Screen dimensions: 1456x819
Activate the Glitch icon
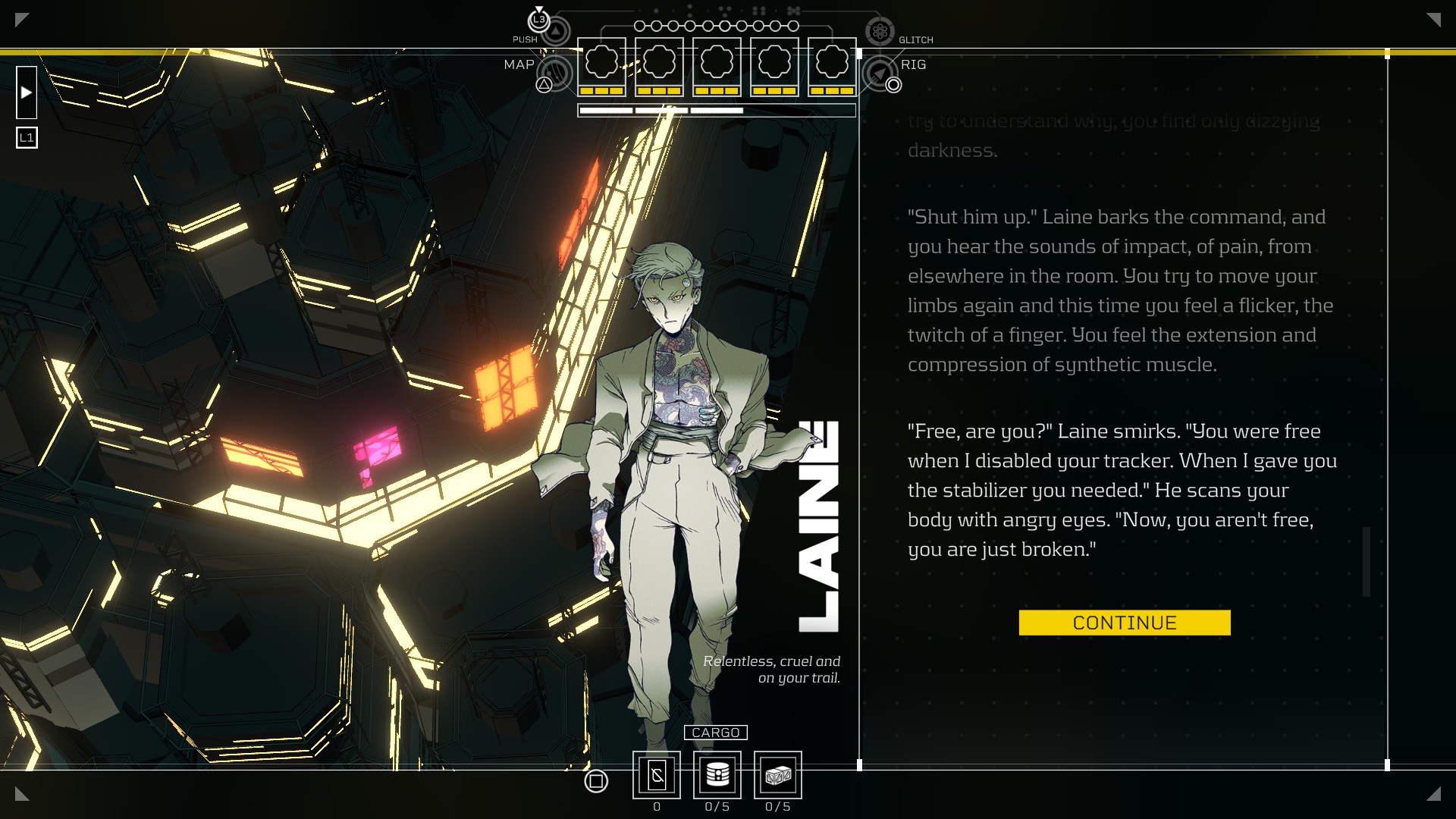point(880,32)
